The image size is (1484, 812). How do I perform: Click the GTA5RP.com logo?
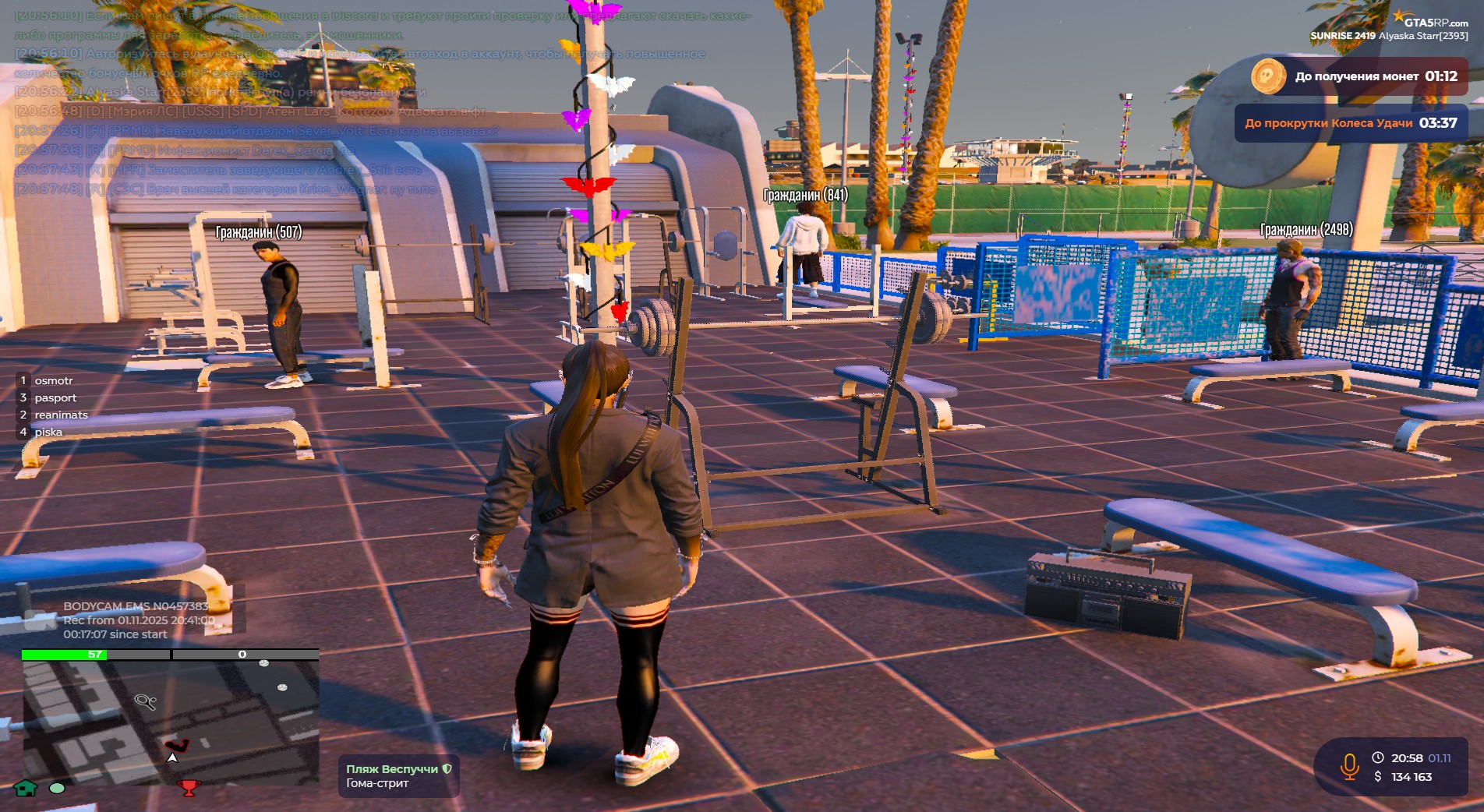[x=1431, y=21]
